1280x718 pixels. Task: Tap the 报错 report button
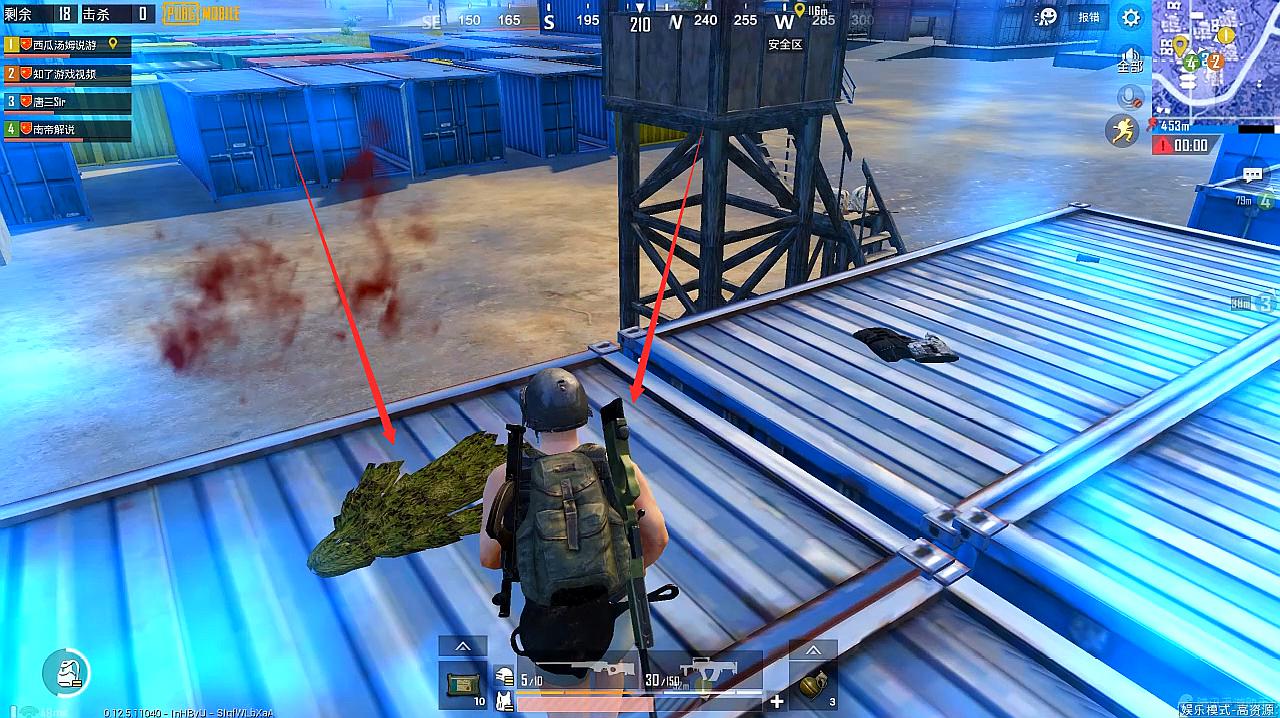coord(1088,17)
